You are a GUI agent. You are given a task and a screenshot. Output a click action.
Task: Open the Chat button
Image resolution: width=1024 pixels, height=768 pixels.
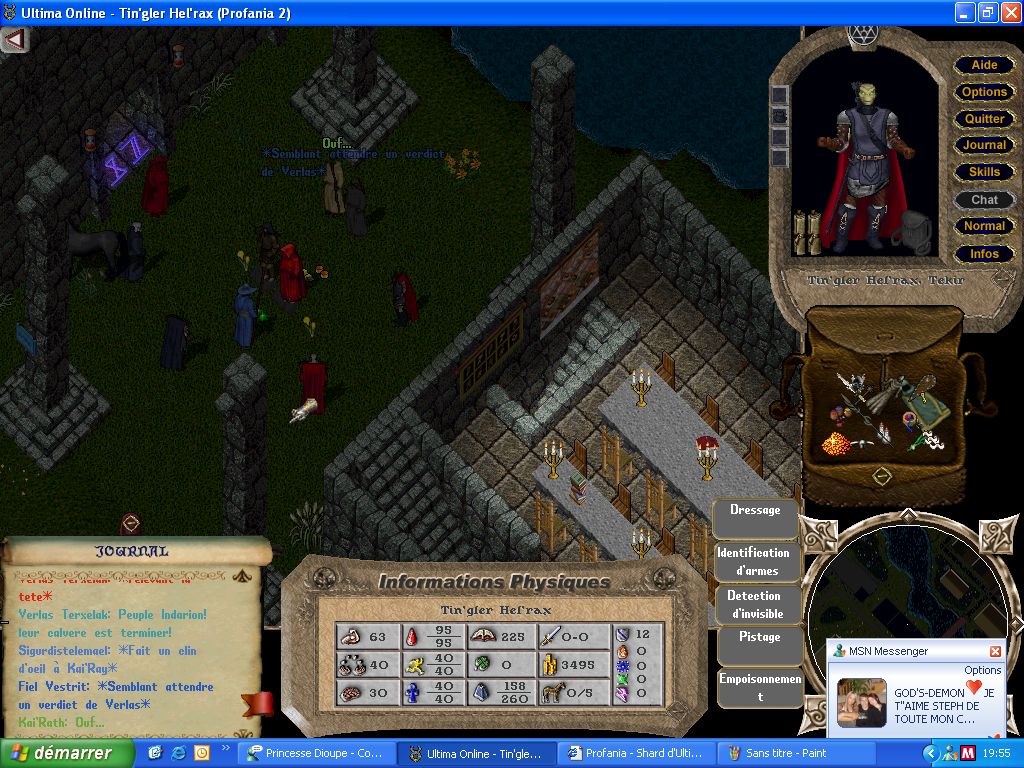click(x=984, y=200)
